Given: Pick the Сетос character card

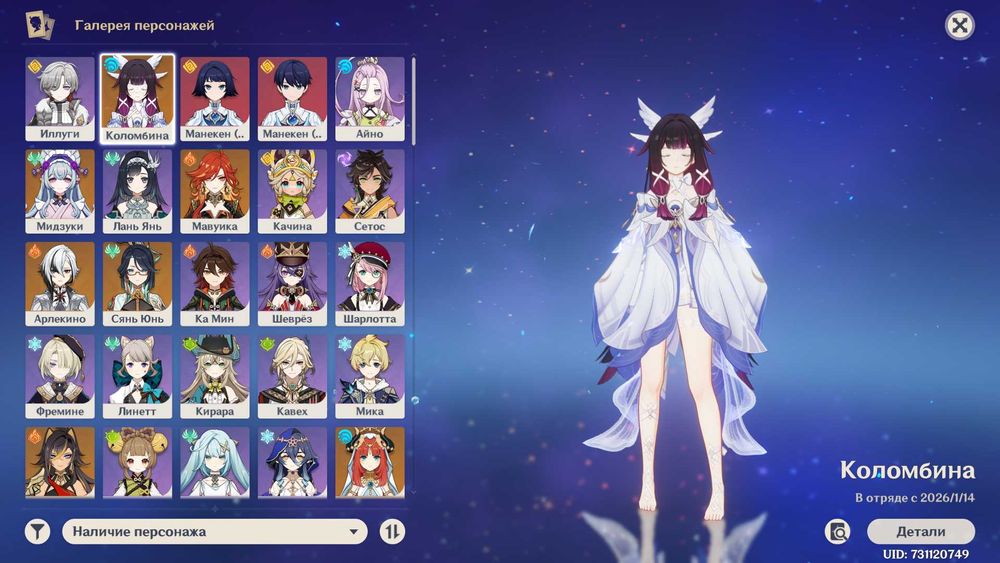Looking at the screenshot, I should (370, 192).
